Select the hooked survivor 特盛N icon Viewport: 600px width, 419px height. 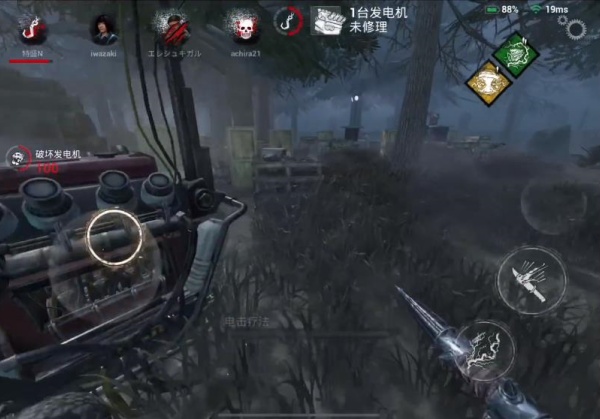32,28
